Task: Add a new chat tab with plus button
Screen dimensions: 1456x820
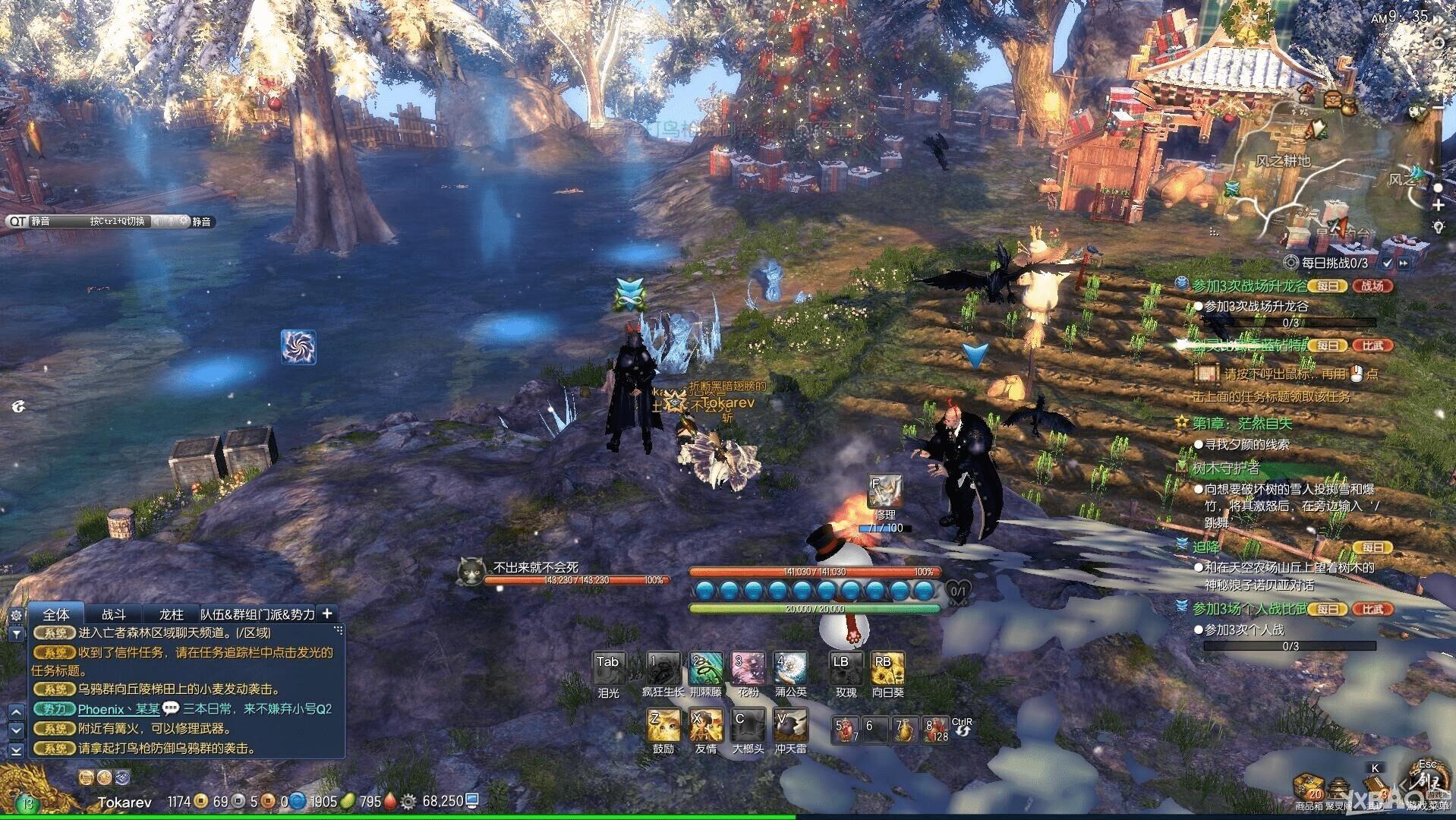Action: click(327, 613)
